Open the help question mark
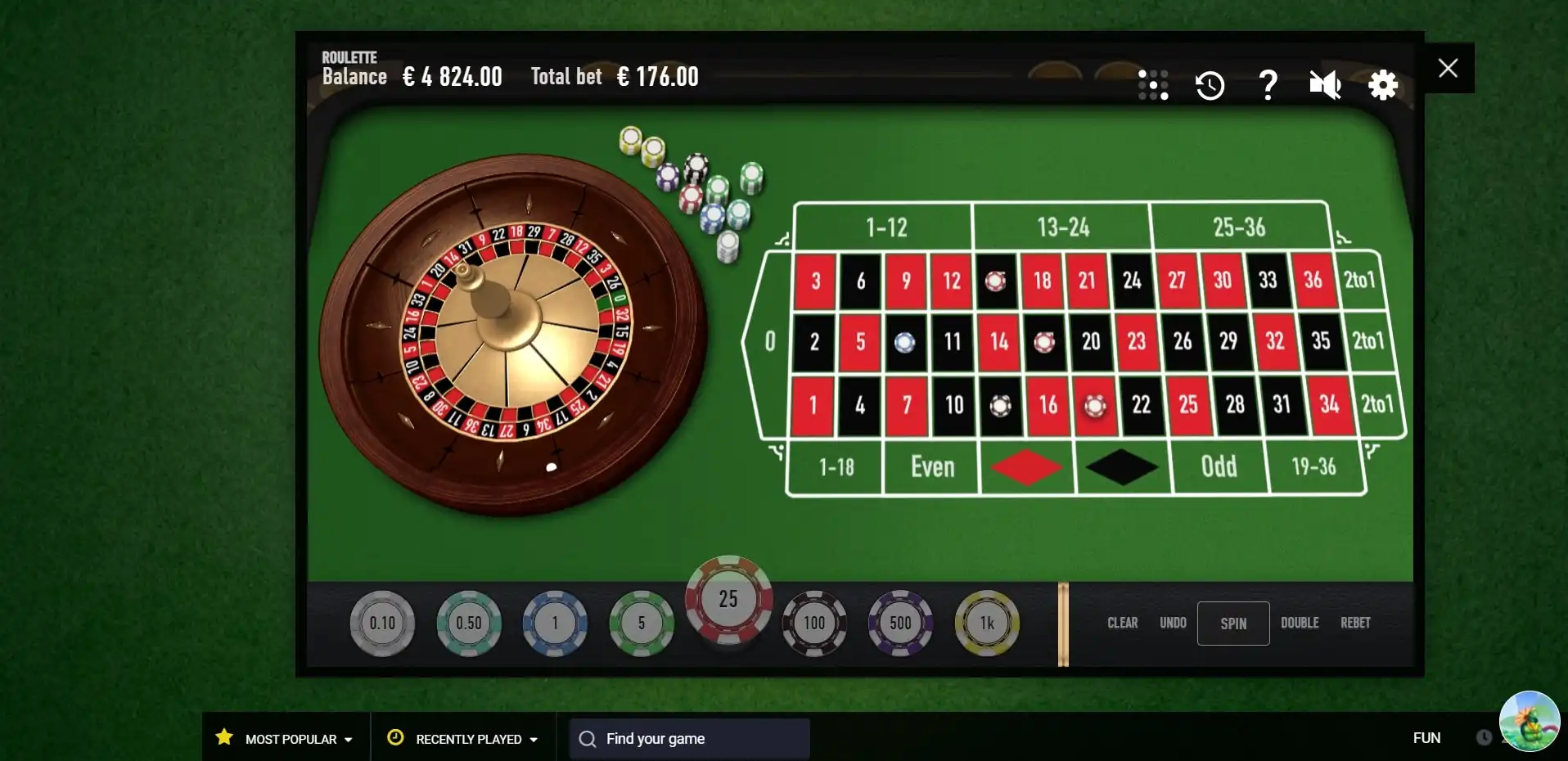This screenshot has height=761, width=1568. pyautogui.click(x=1268, y=85)
